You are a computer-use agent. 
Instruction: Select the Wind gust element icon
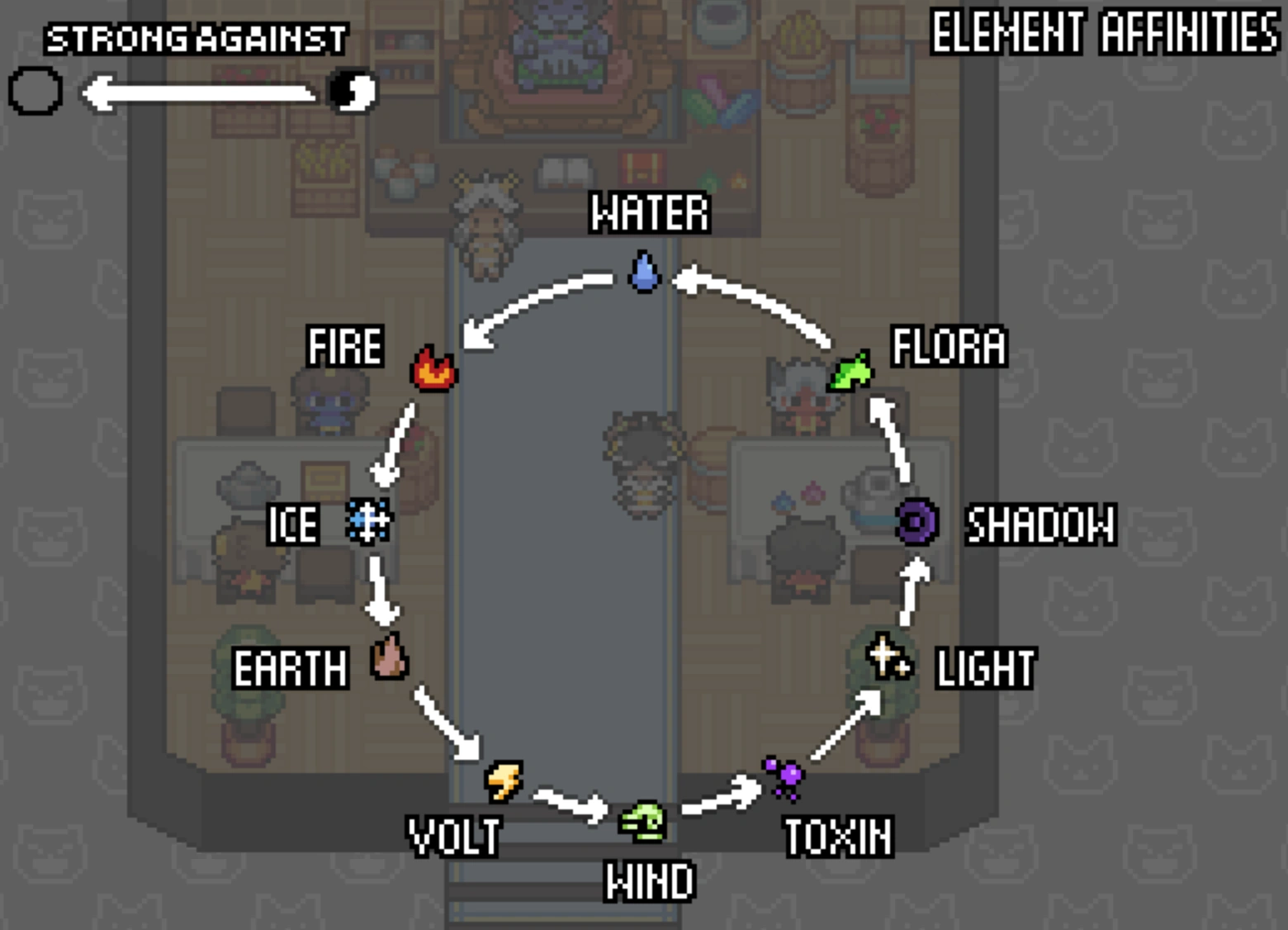tap(643, 823)
